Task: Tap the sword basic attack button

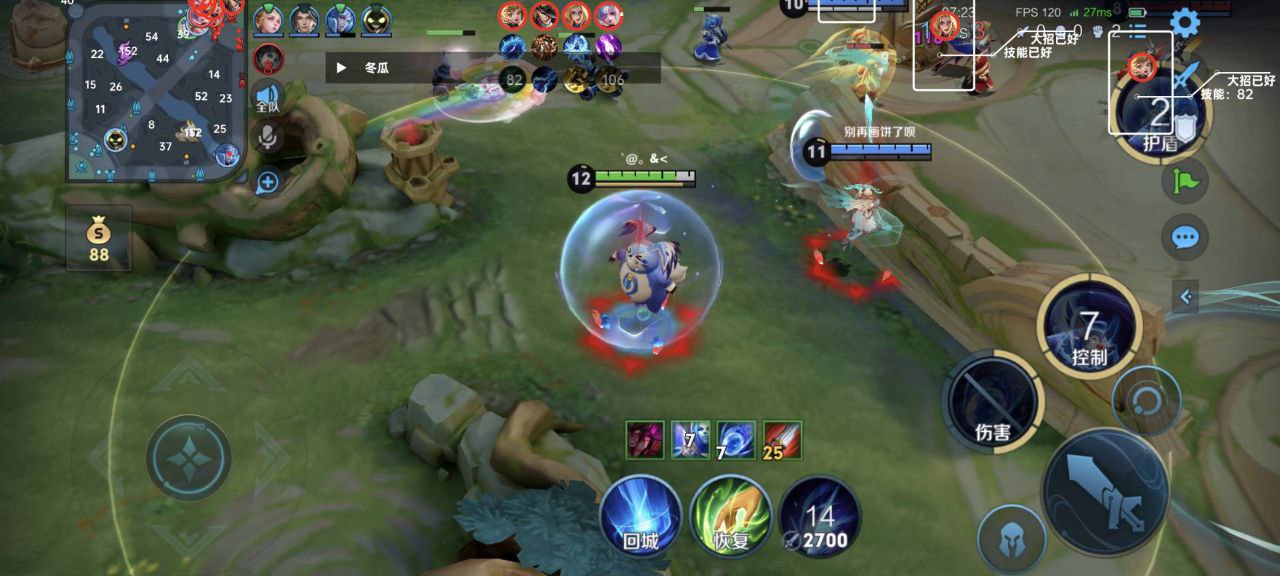Action: pos(1106,490)
